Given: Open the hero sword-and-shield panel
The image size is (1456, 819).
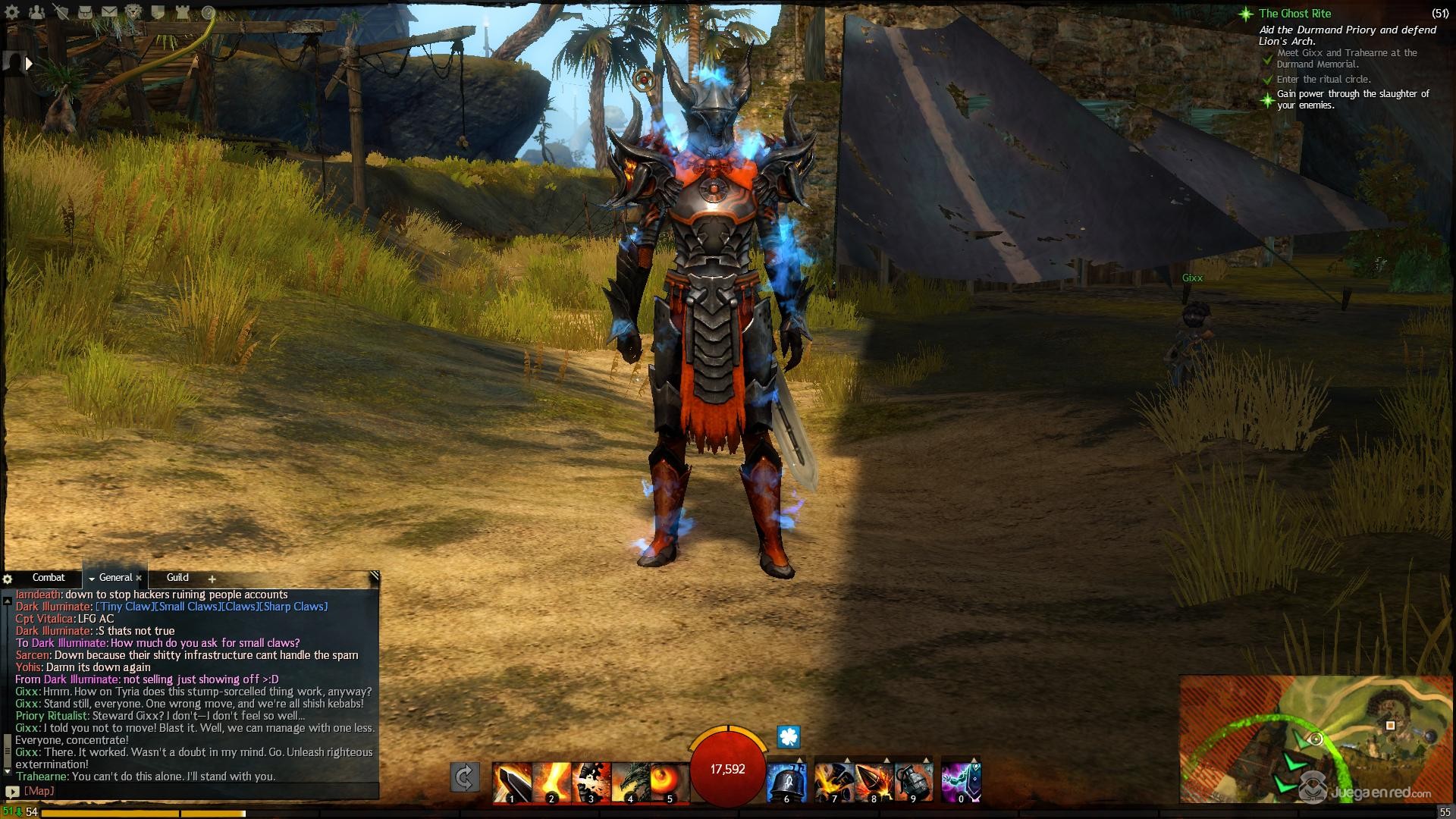Looking at the screenshot, I should (61, 12).
